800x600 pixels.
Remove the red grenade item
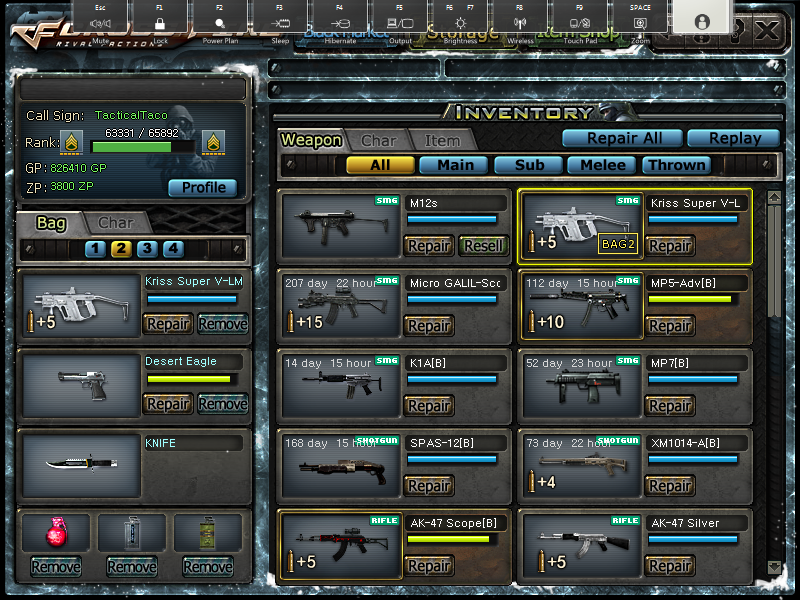(56, 567)
